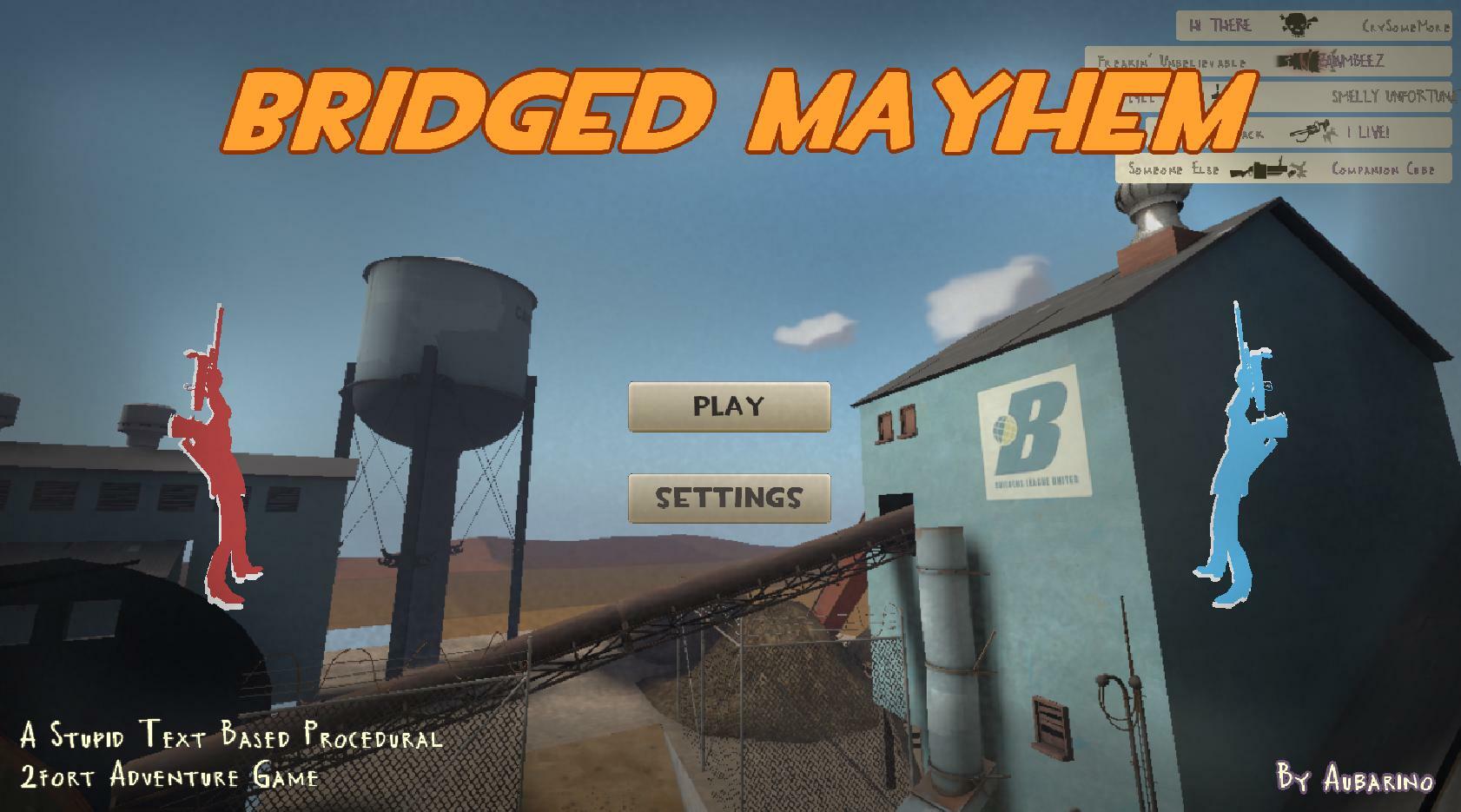This screenshot has width=1461, height=812.
Task: Select the sniper rifle icon near I LIVE!
Action: pos(1309,131)
